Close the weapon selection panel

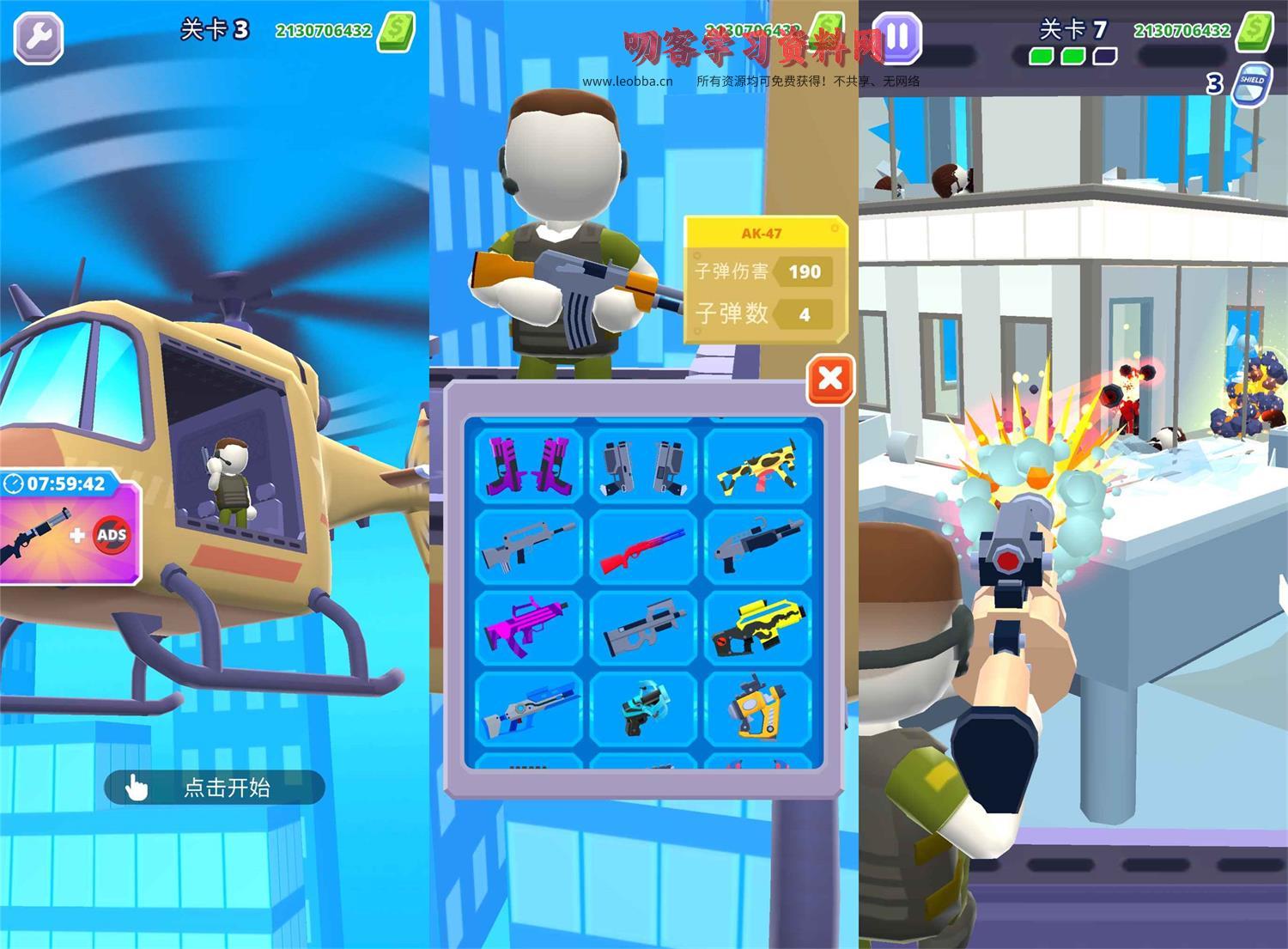tap(830, 378)
